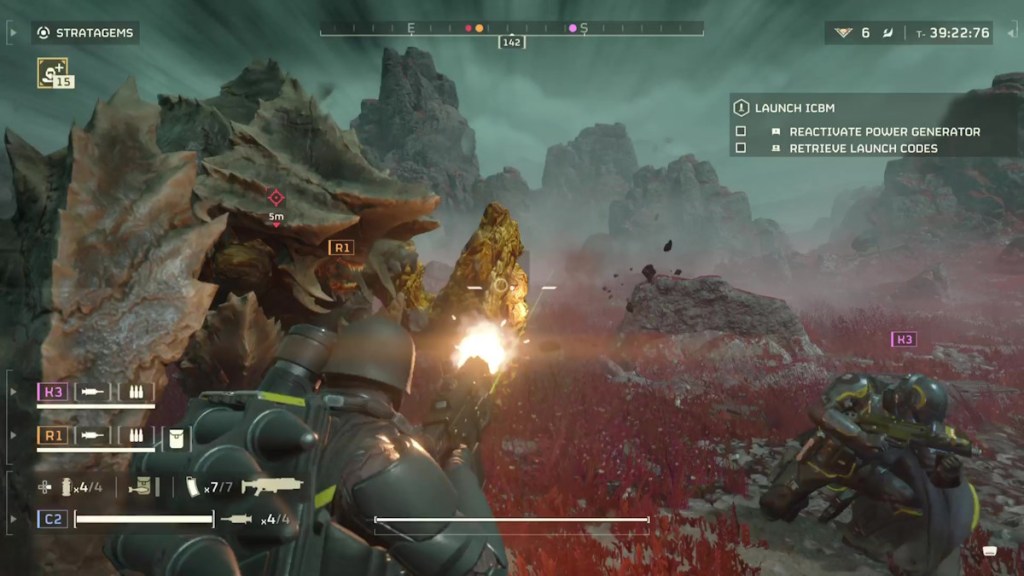Click the Launch ICBM objective header
The height and width of the screenshot is (576, 1024).
click(x=795, y=108)
